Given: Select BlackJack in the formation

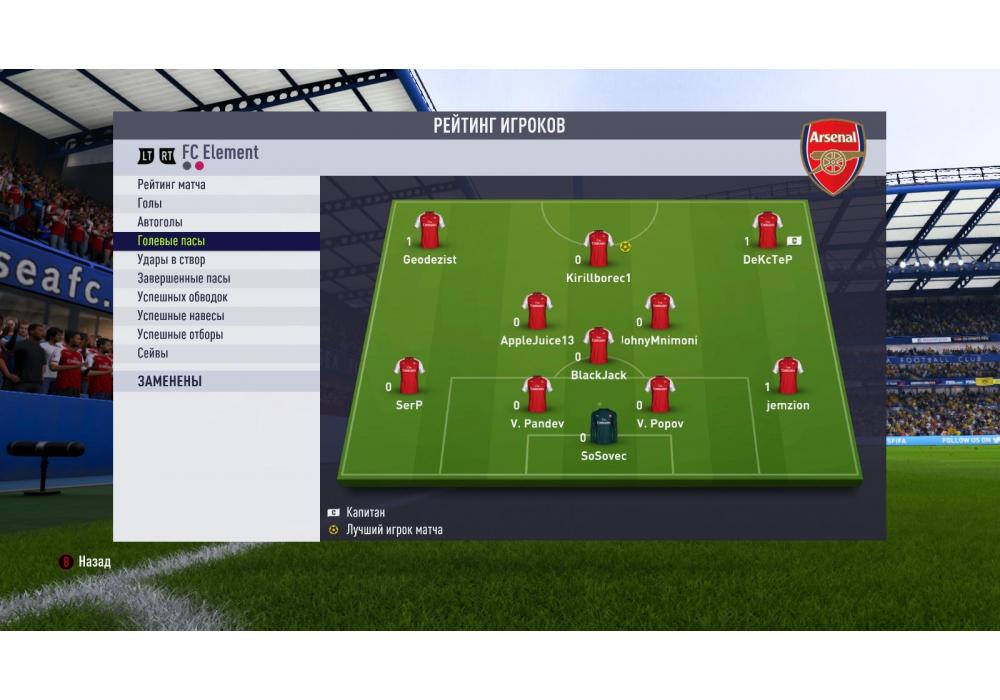Looking at the screenshot, I should [598, 346].
